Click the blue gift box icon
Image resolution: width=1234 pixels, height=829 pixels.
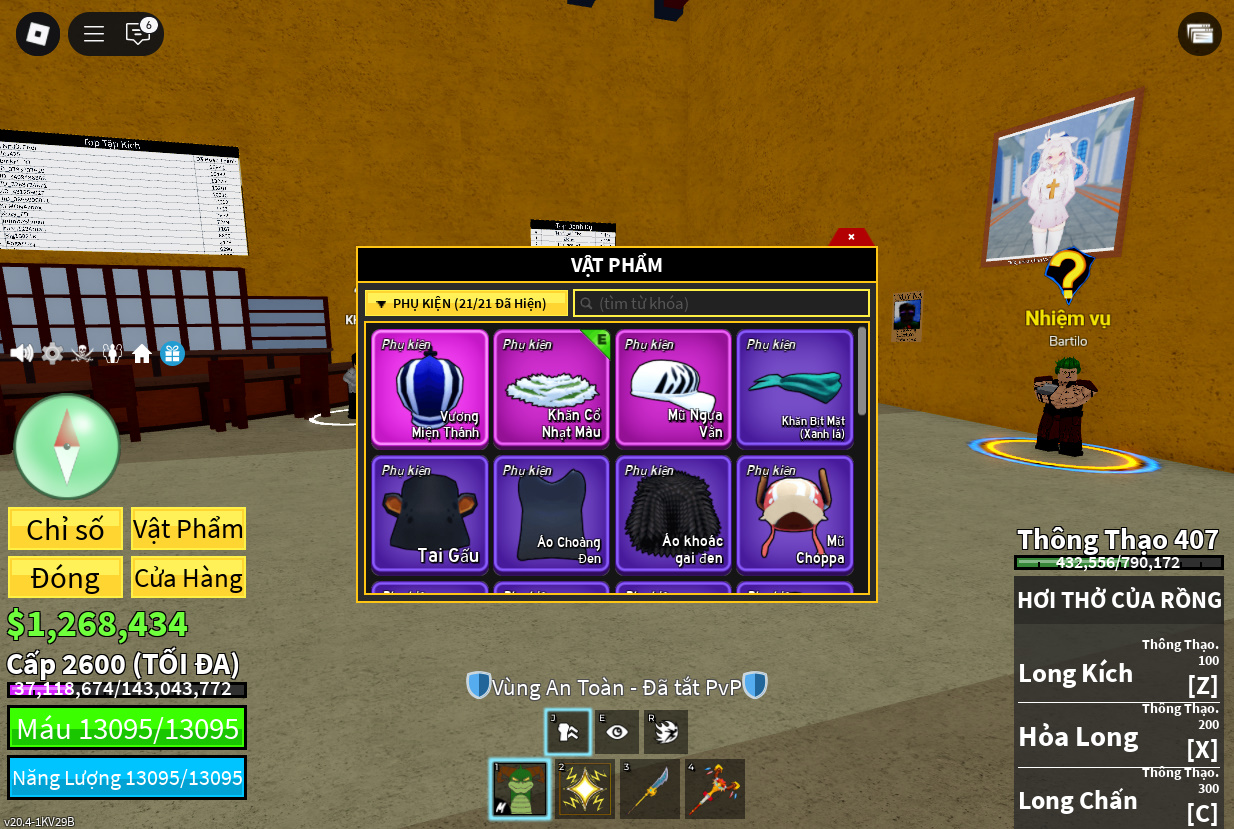[173, 353]
